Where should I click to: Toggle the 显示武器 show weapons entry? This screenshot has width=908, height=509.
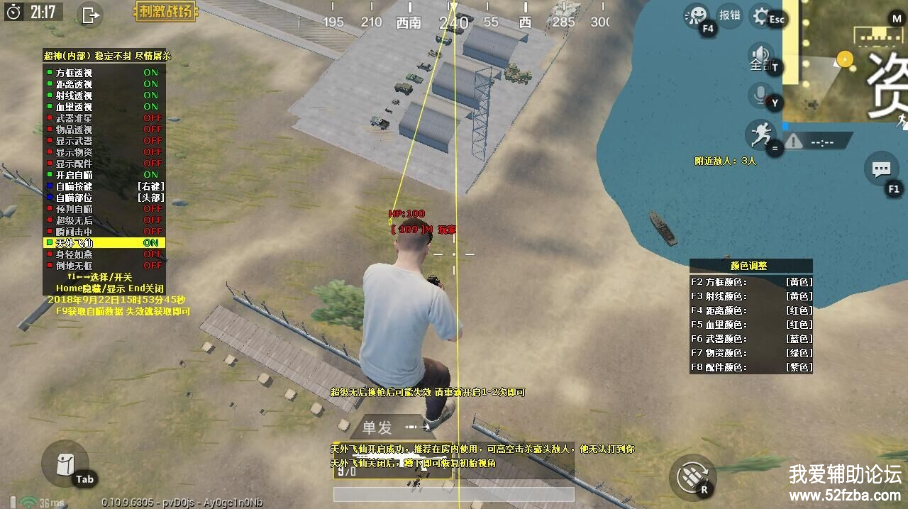pos(102,141)
